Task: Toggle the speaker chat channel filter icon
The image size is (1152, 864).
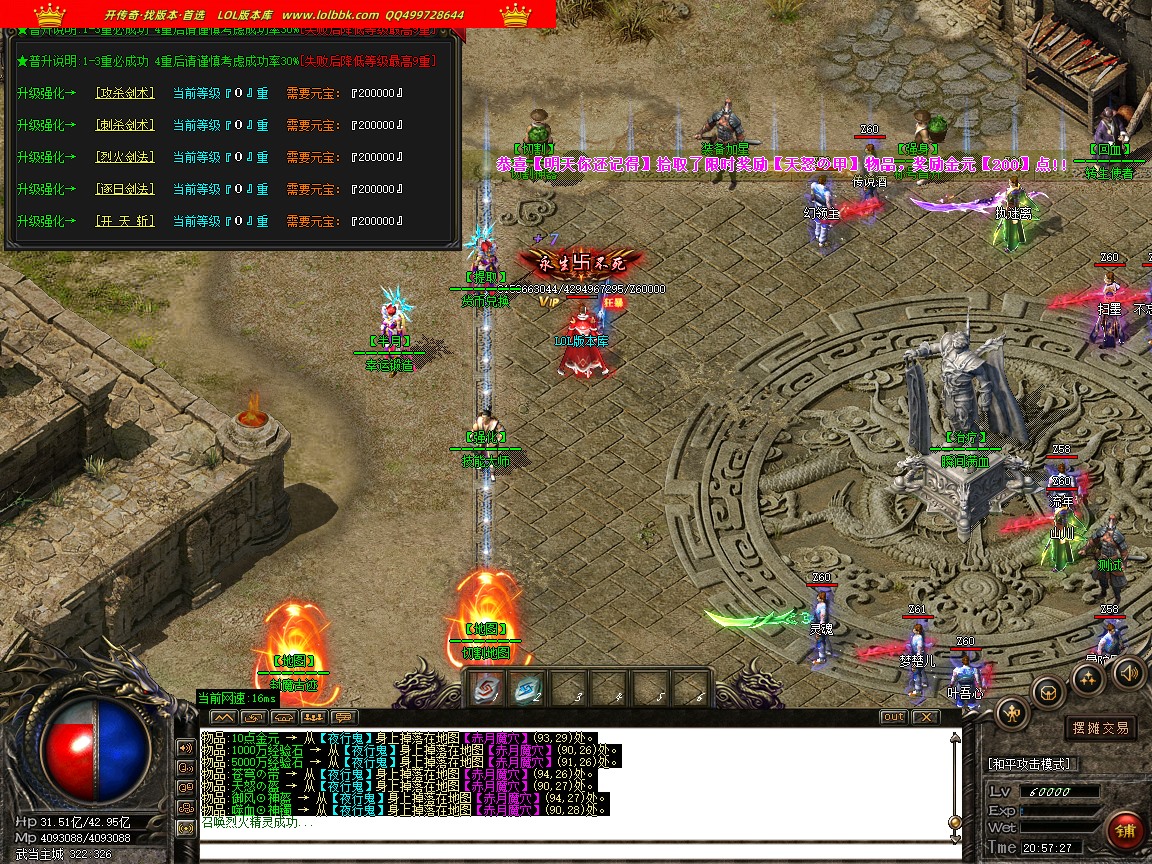Action: pyautogui.click(x=185, y=747)
